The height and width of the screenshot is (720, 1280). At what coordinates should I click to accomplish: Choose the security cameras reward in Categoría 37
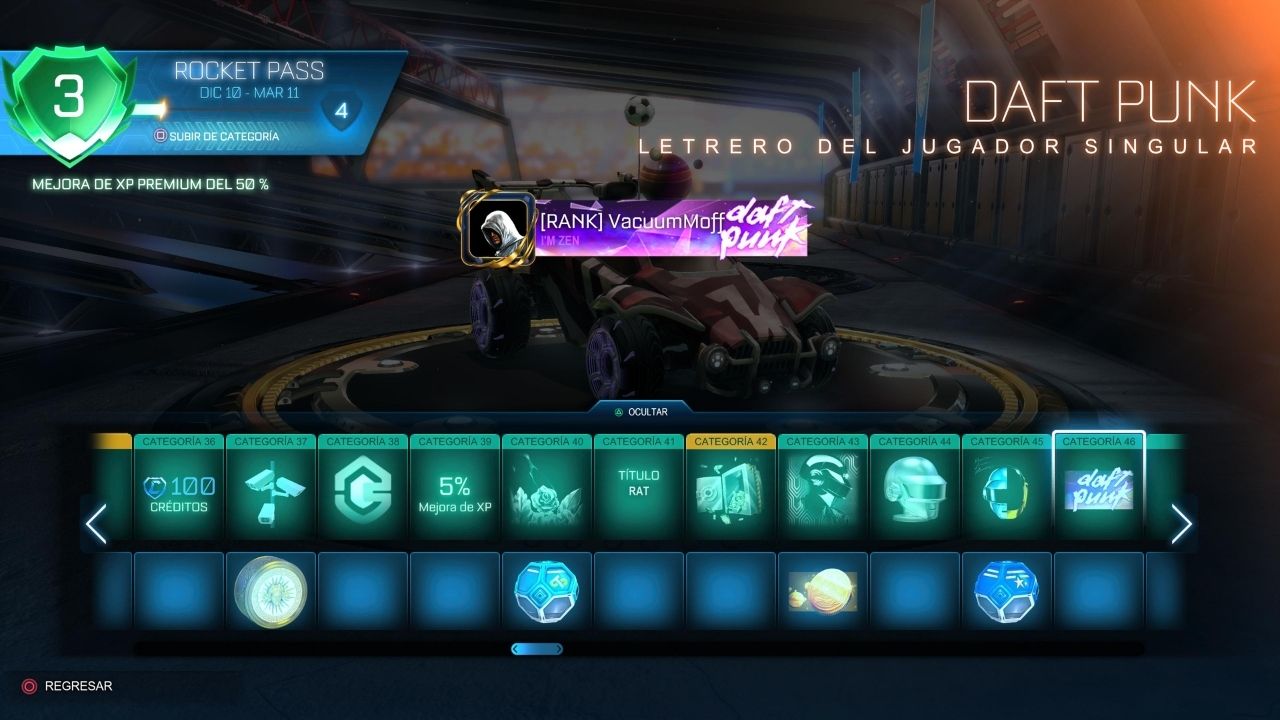pyautogui.click(x=271, y=493)
